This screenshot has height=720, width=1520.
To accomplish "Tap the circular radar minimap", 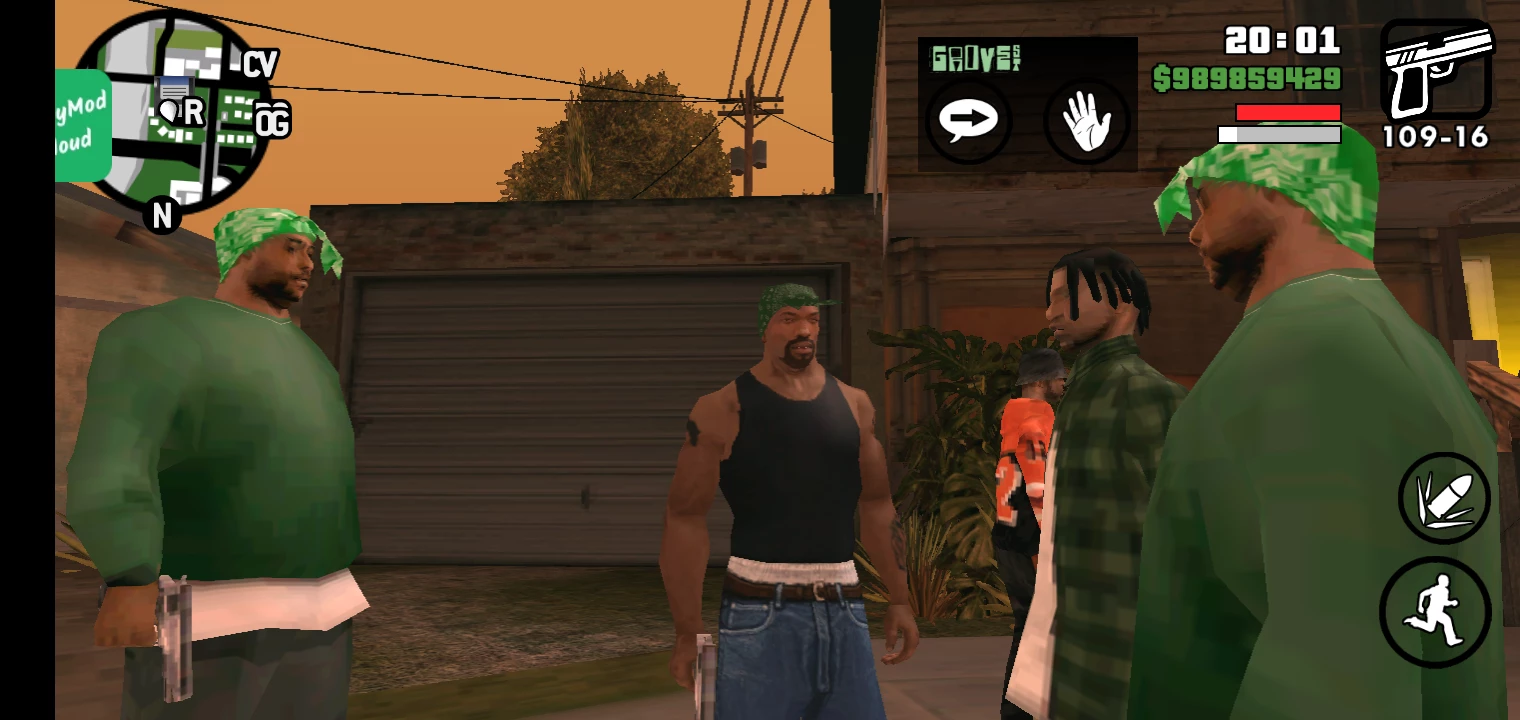I will tap(175, 110).
